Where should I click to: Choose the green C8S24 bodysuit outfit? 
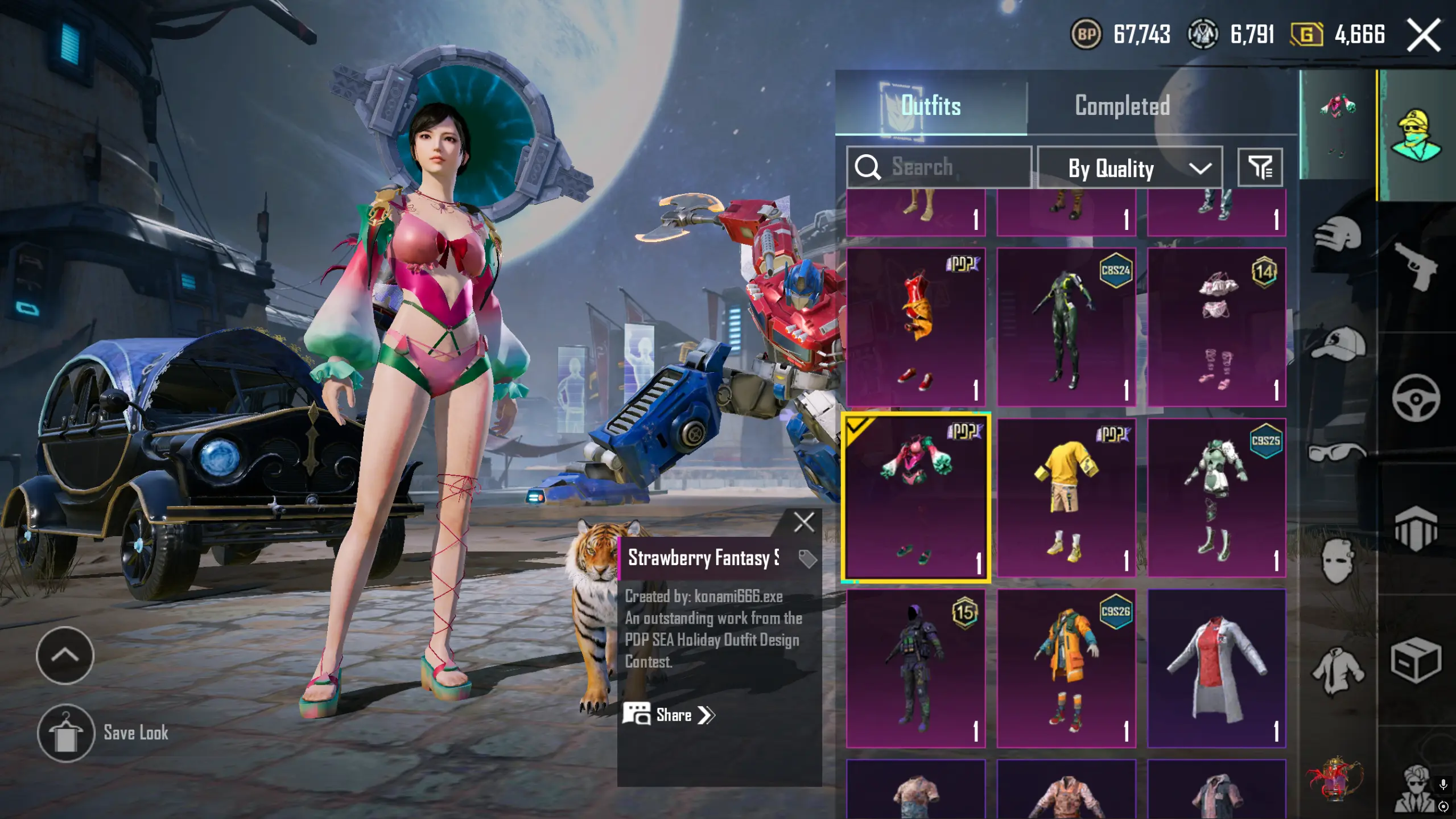[x=1066, y=327]
